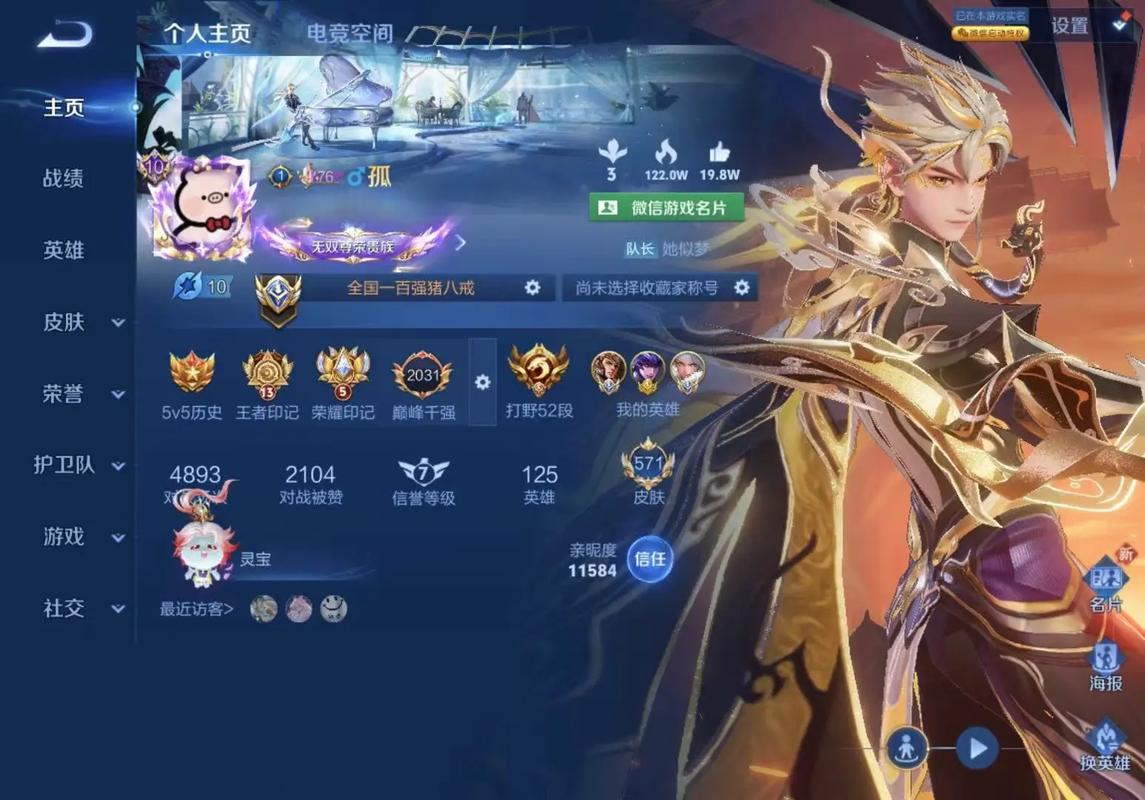Viewport: 1145px width, 800px height.
Task: Switch to the 电竞空间 tab
Action: 349,33
